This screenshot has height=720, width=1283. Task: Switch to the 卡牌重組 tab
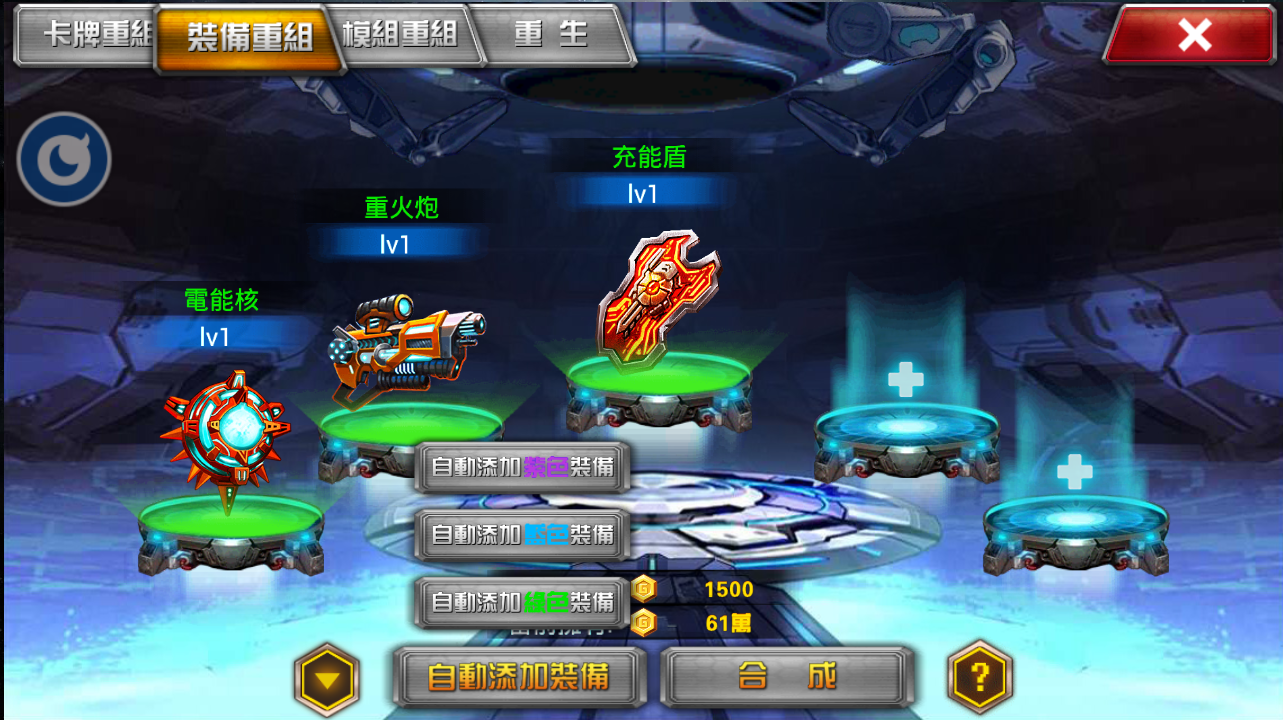point(85,35)
